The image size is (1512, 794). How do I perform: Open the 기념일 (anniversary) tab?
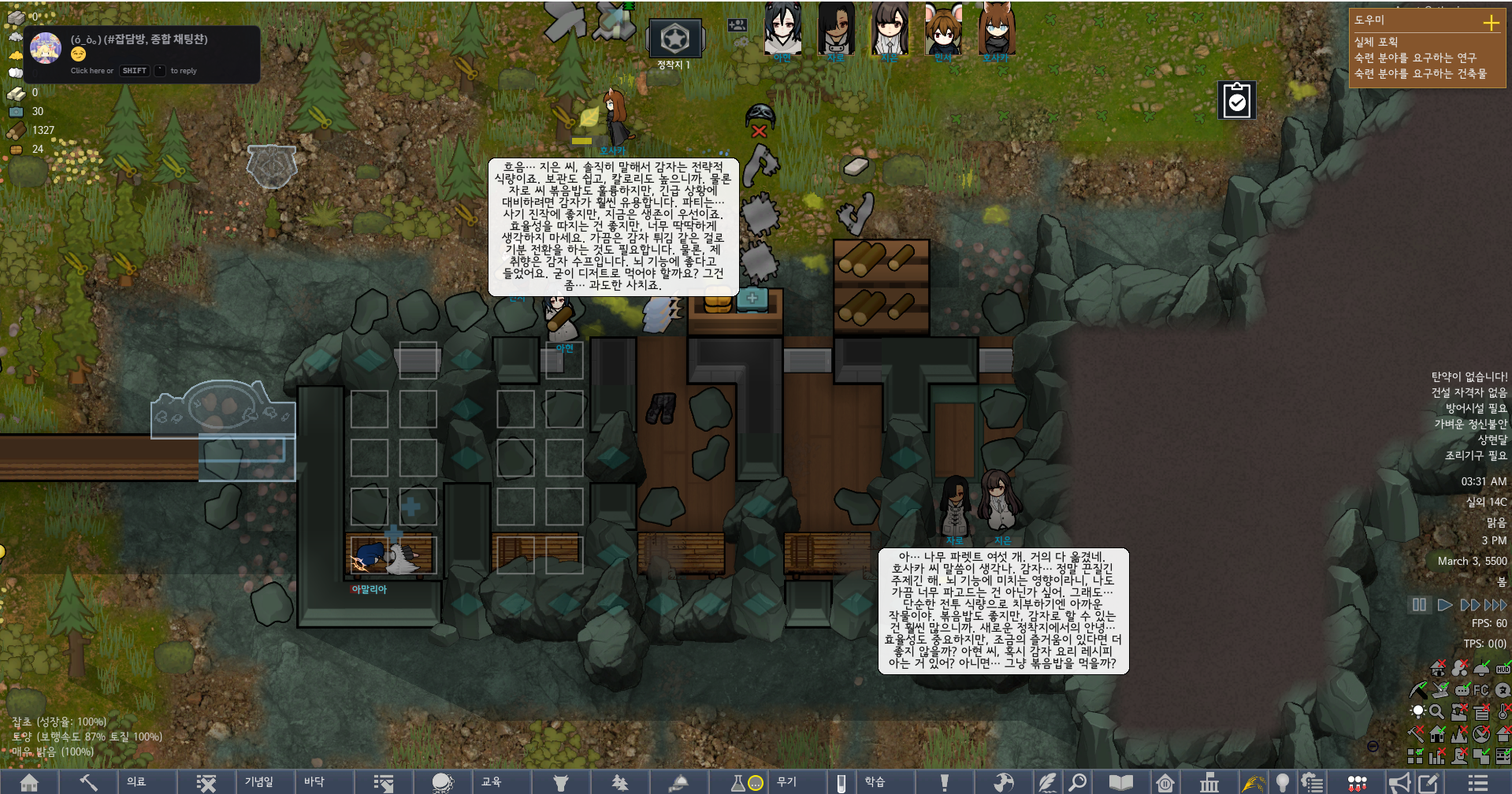point(258,781)
